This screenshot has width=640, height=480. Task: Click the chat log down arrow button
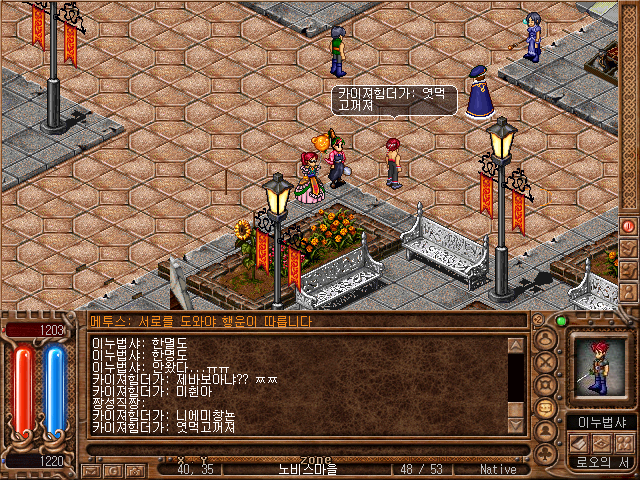(x=516, y=424)
